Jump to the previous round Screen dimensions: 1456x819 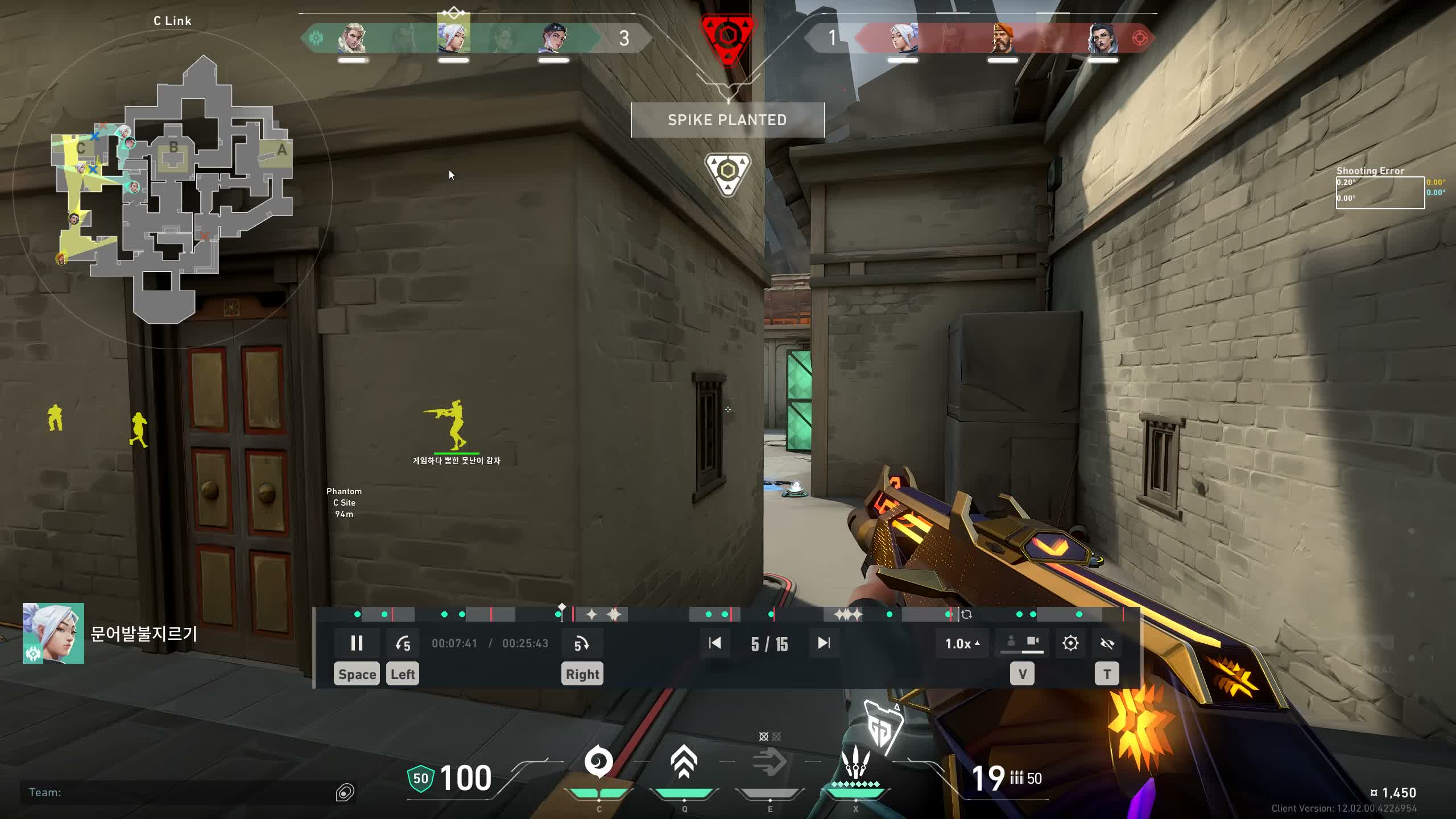point(715,643)
